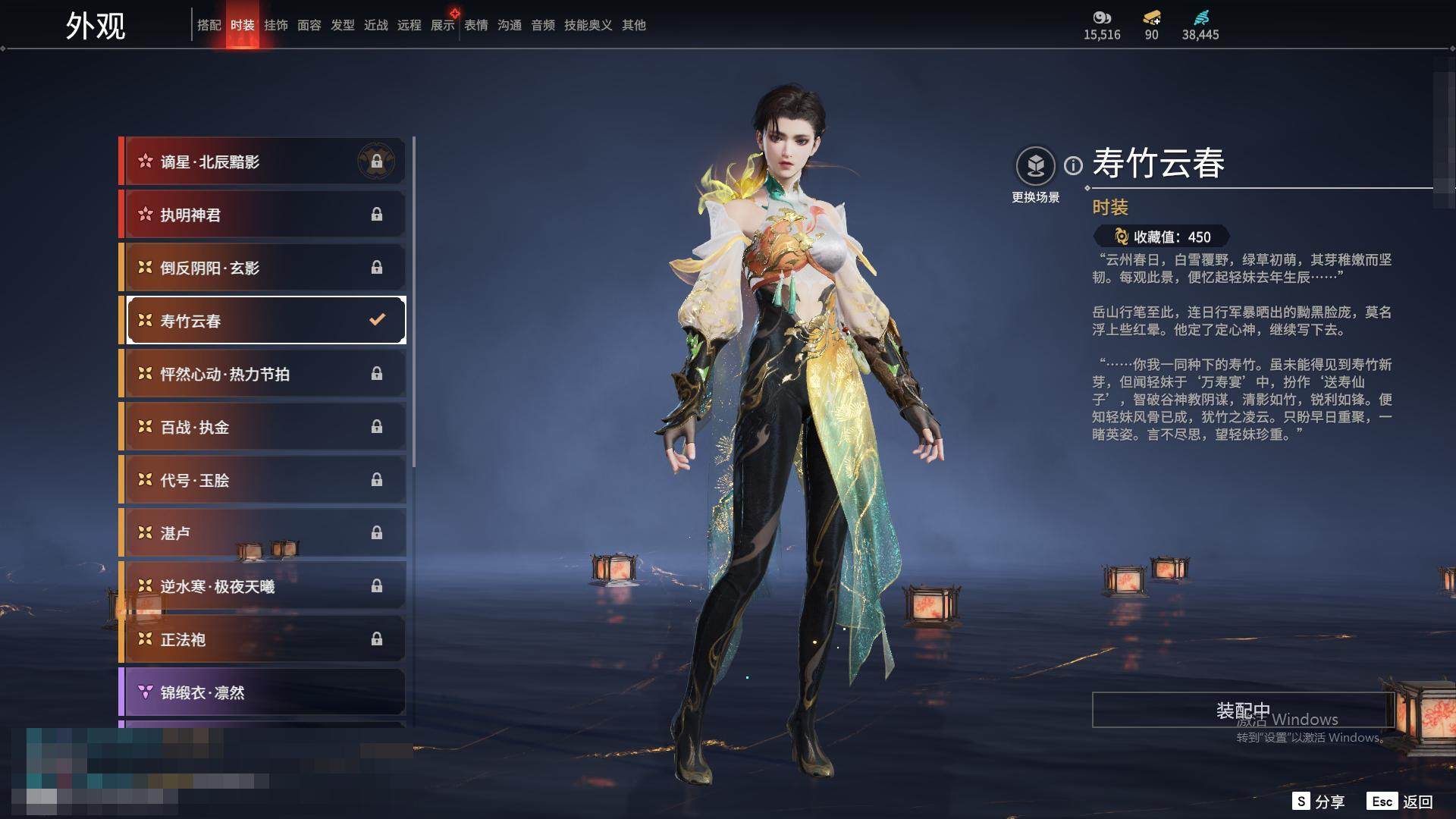
Task: Select the 逆水寒·极夜天曦 outfit
Action: [x=263, y=586]
